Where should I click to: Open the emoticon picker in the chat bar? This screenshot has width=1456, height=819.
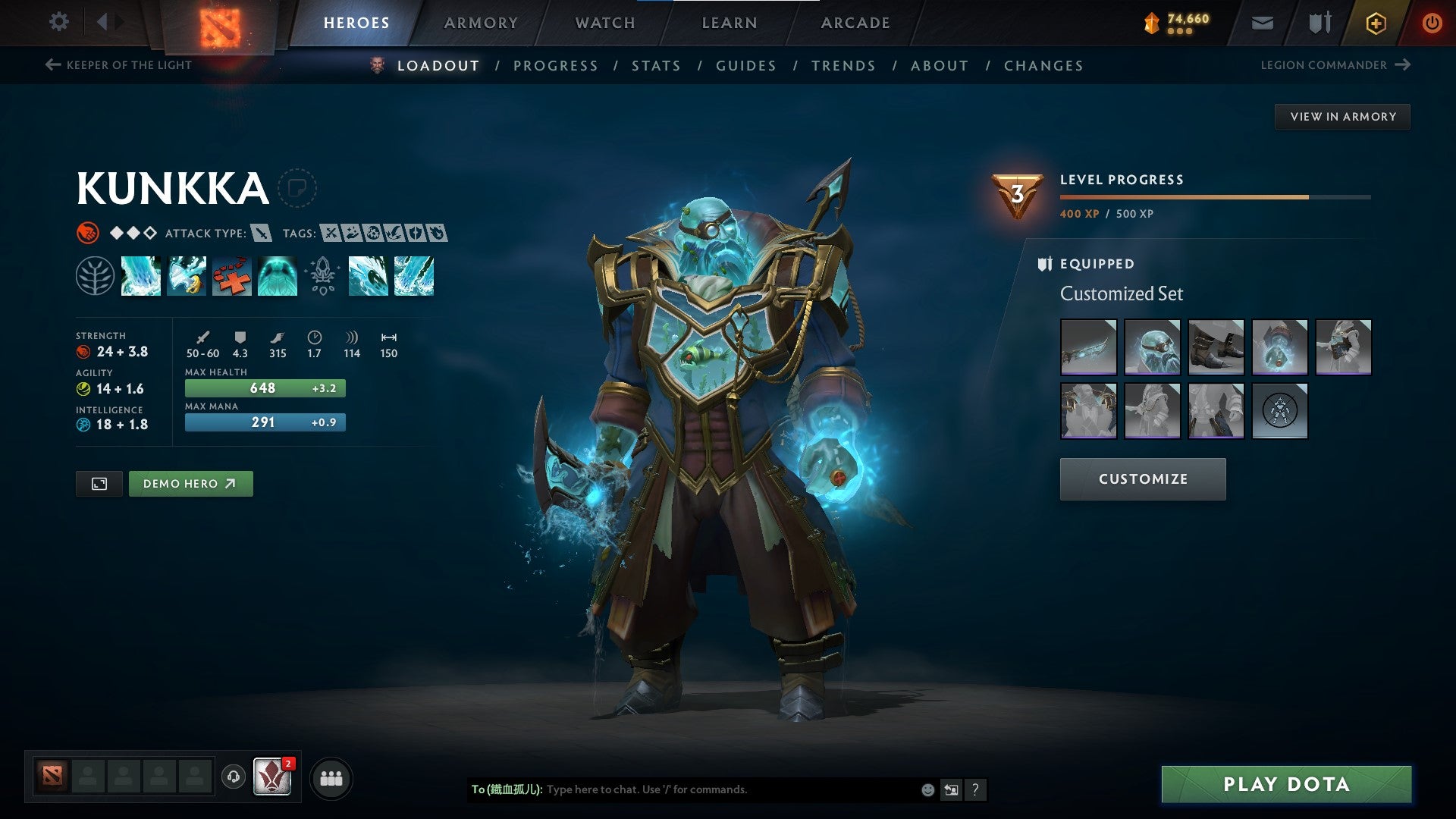pyautogui.click(x=927, y=789)
